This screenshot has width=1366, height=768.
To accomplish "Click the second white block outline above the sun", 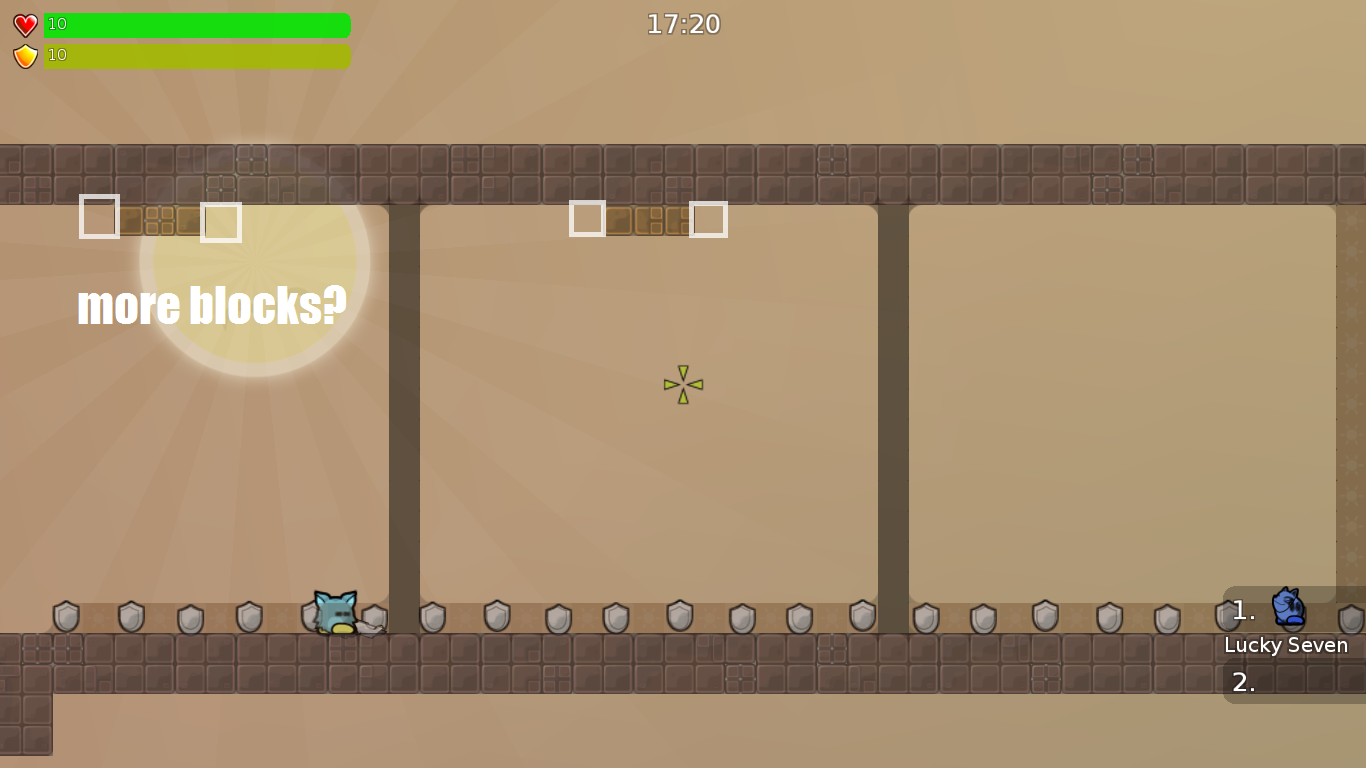I will 222,222.
